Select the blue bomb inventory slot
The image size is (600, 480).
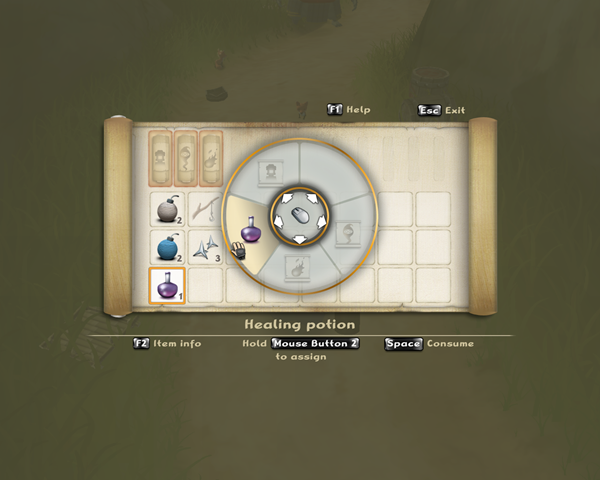[166, 247]
